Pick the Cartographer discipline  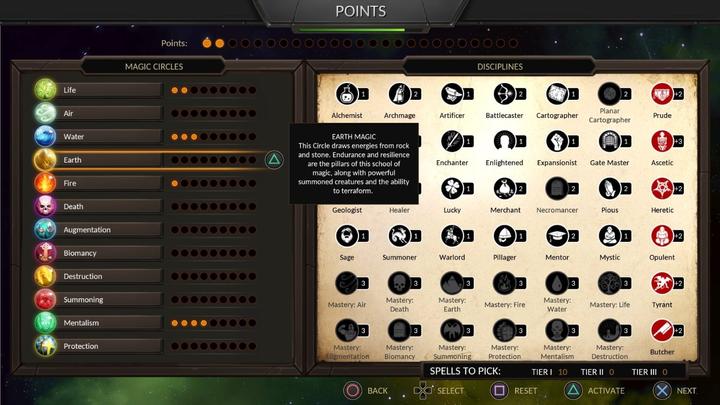click(557, 95)
